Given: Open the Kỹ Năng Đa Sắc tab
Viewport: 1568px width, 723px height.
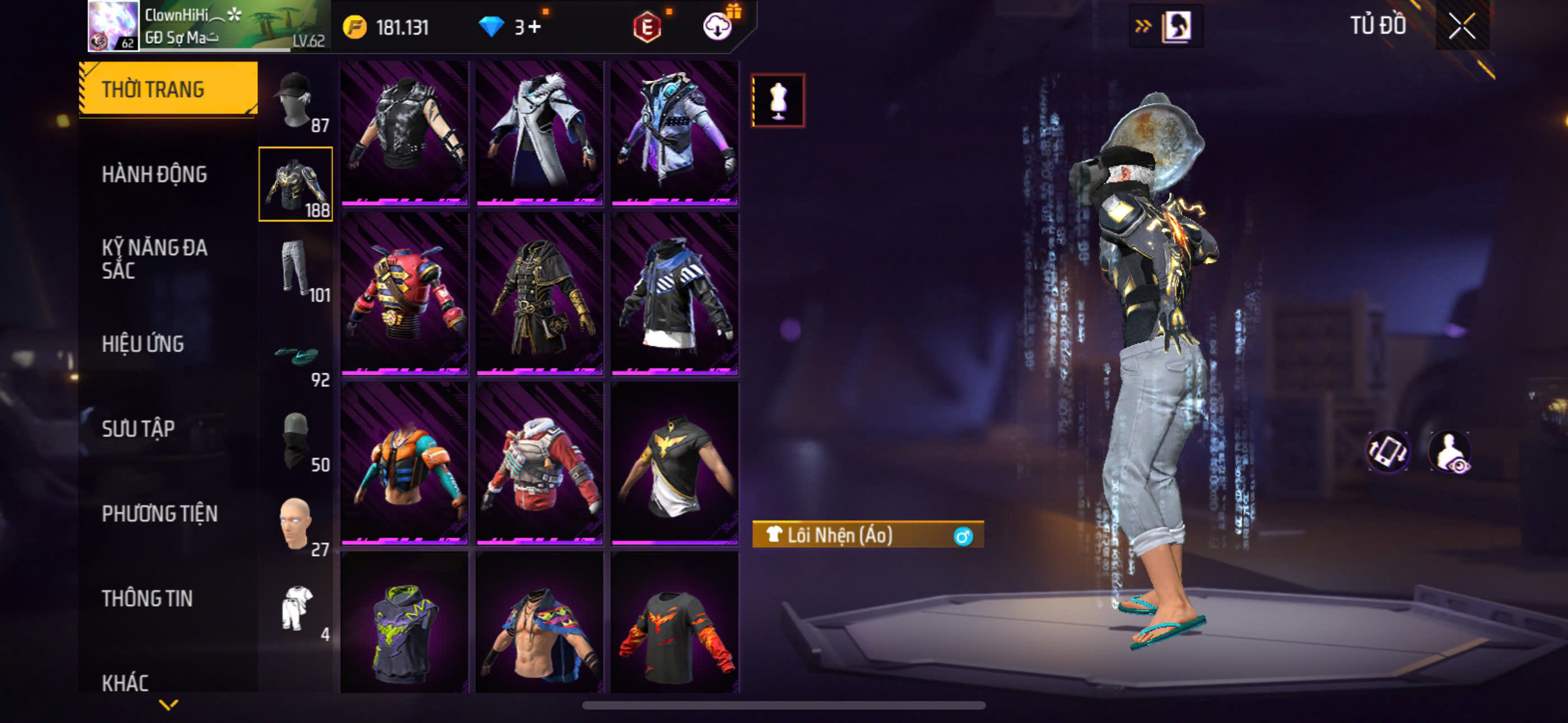Looking at the screenshot, I should [x=154, y=258].
